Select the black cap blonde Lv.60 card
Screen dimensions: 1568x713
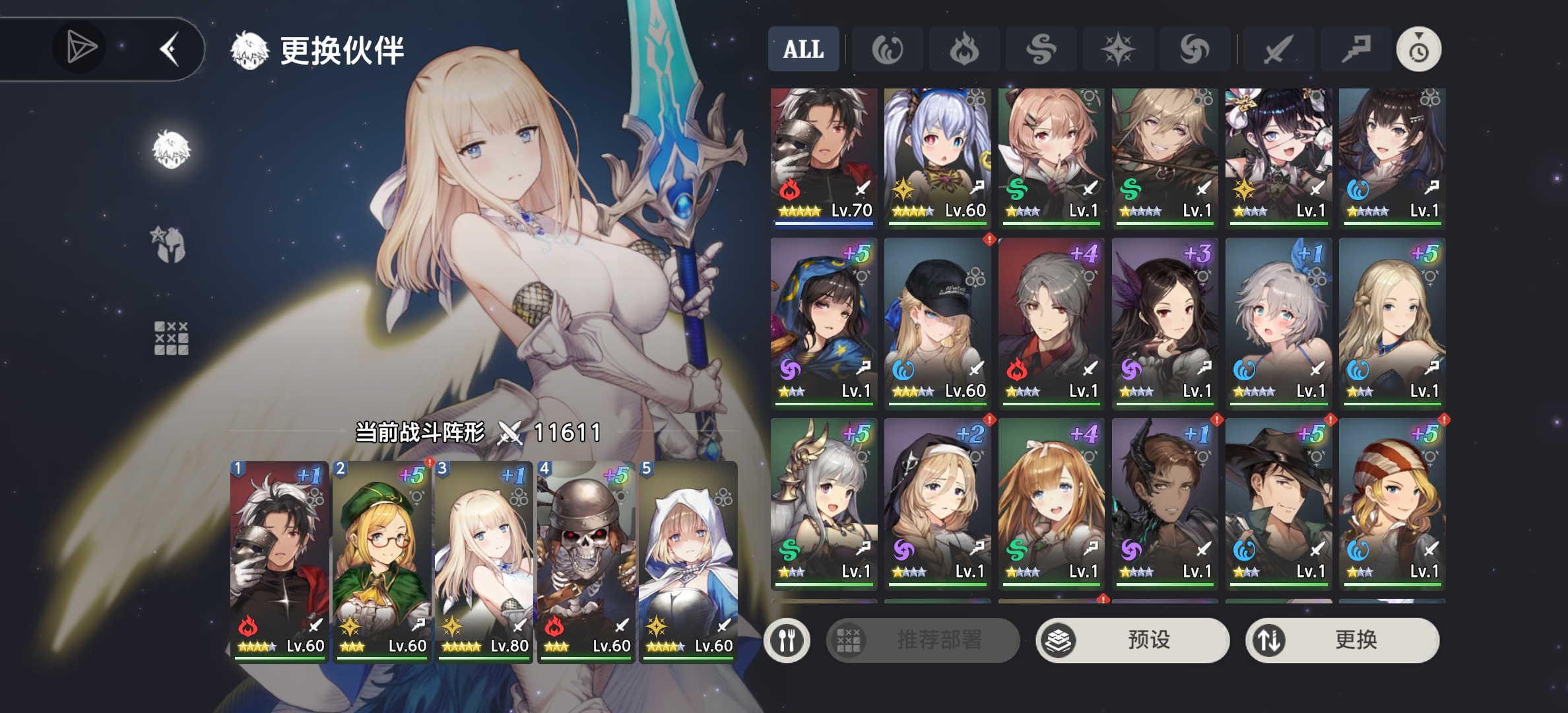pyautogui.click(x=938, y=322)
